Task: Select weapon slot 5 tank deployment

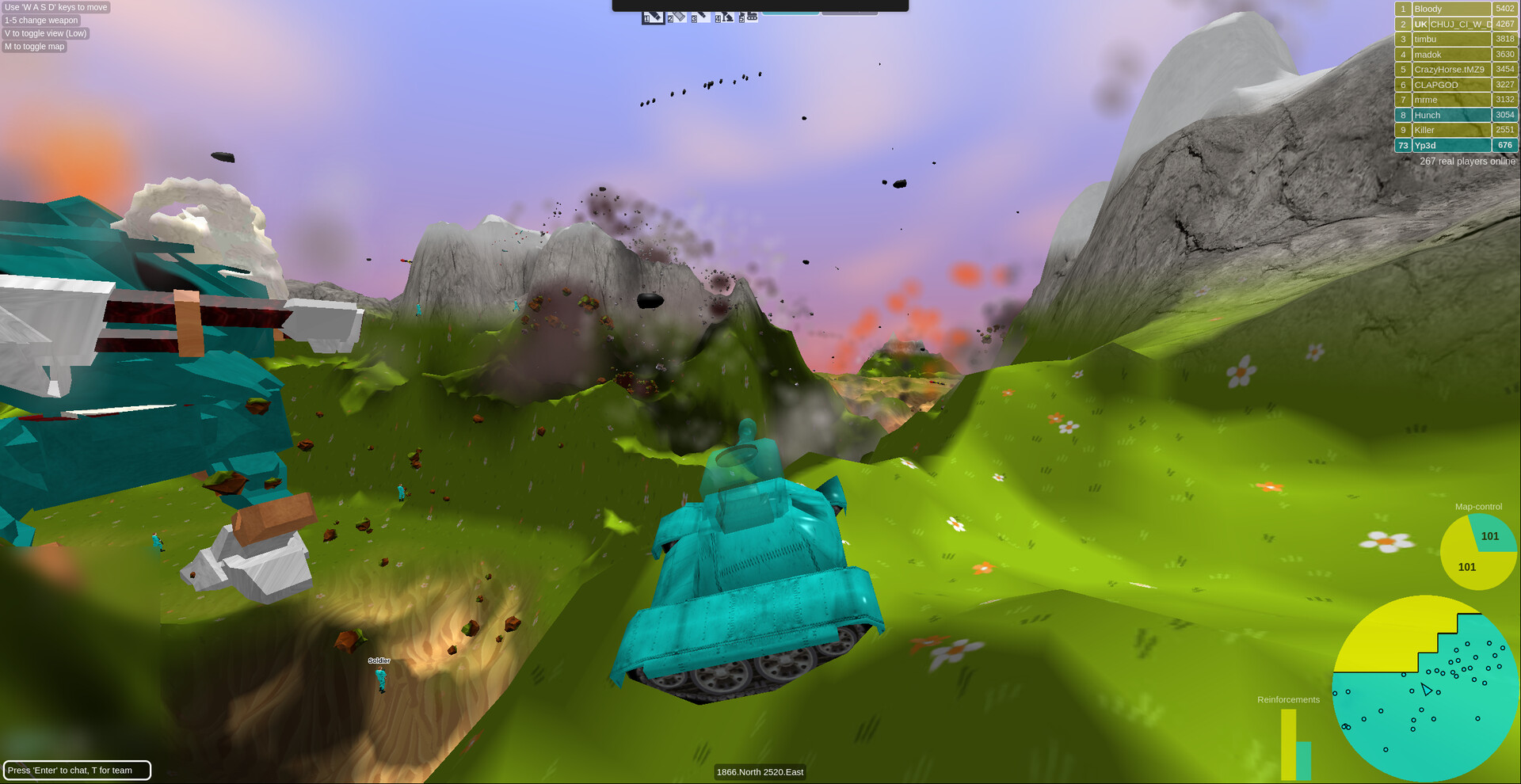Action: 749,17
